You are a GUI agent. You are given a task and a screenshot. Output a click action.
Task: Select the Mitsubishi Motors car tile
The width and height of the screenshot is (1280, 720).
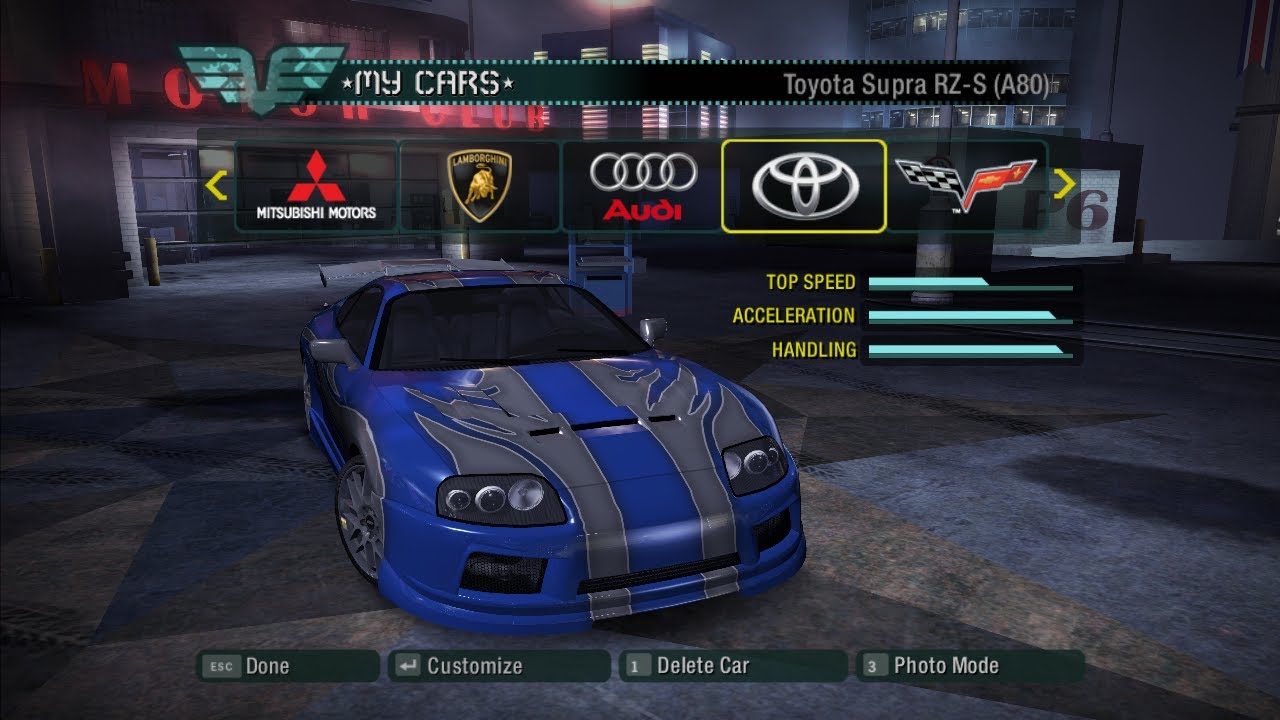[x=316, y=186]
